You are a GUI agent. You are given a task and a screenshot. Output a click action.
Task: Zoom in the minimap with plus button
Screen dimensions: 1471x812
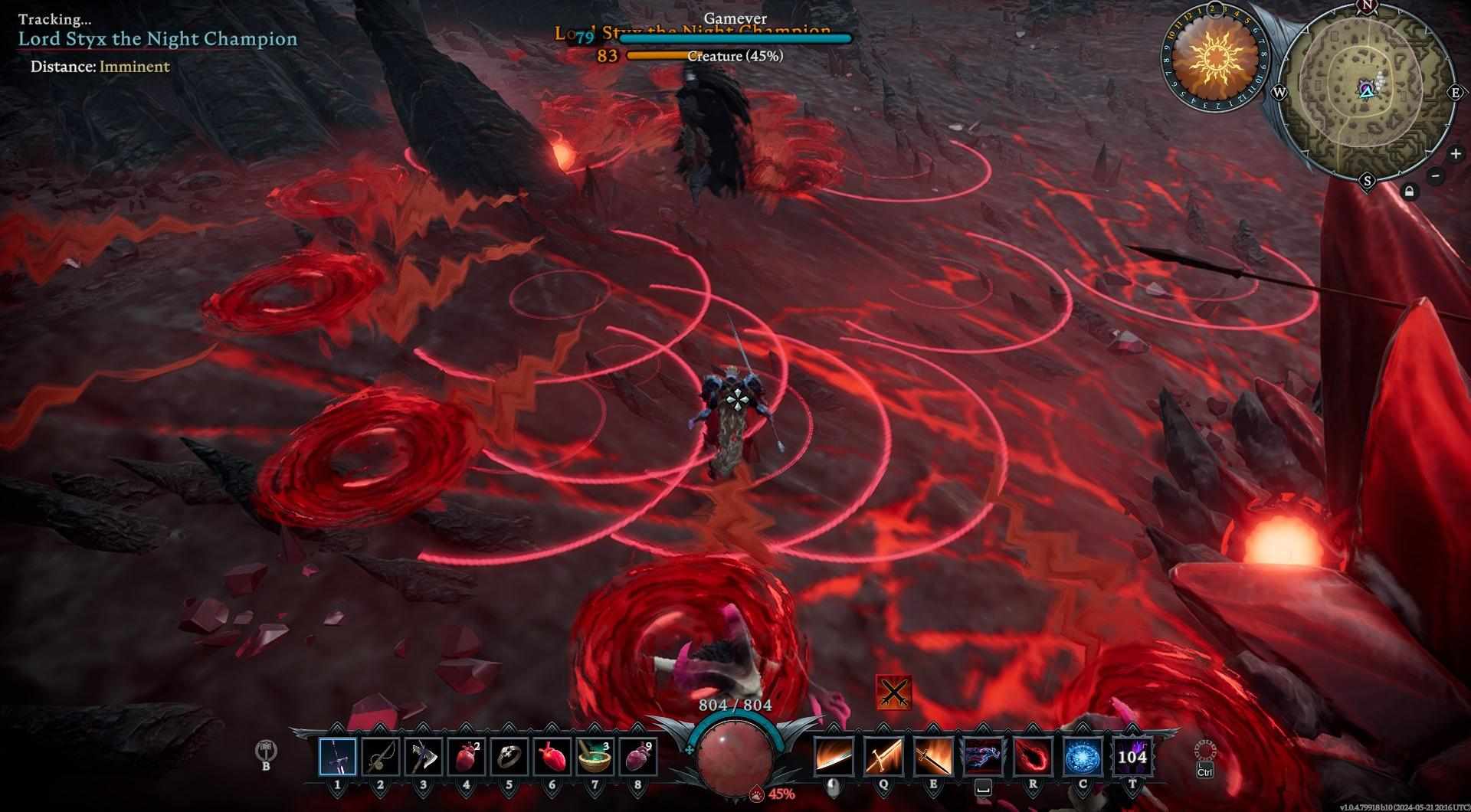coord(1456,154)
